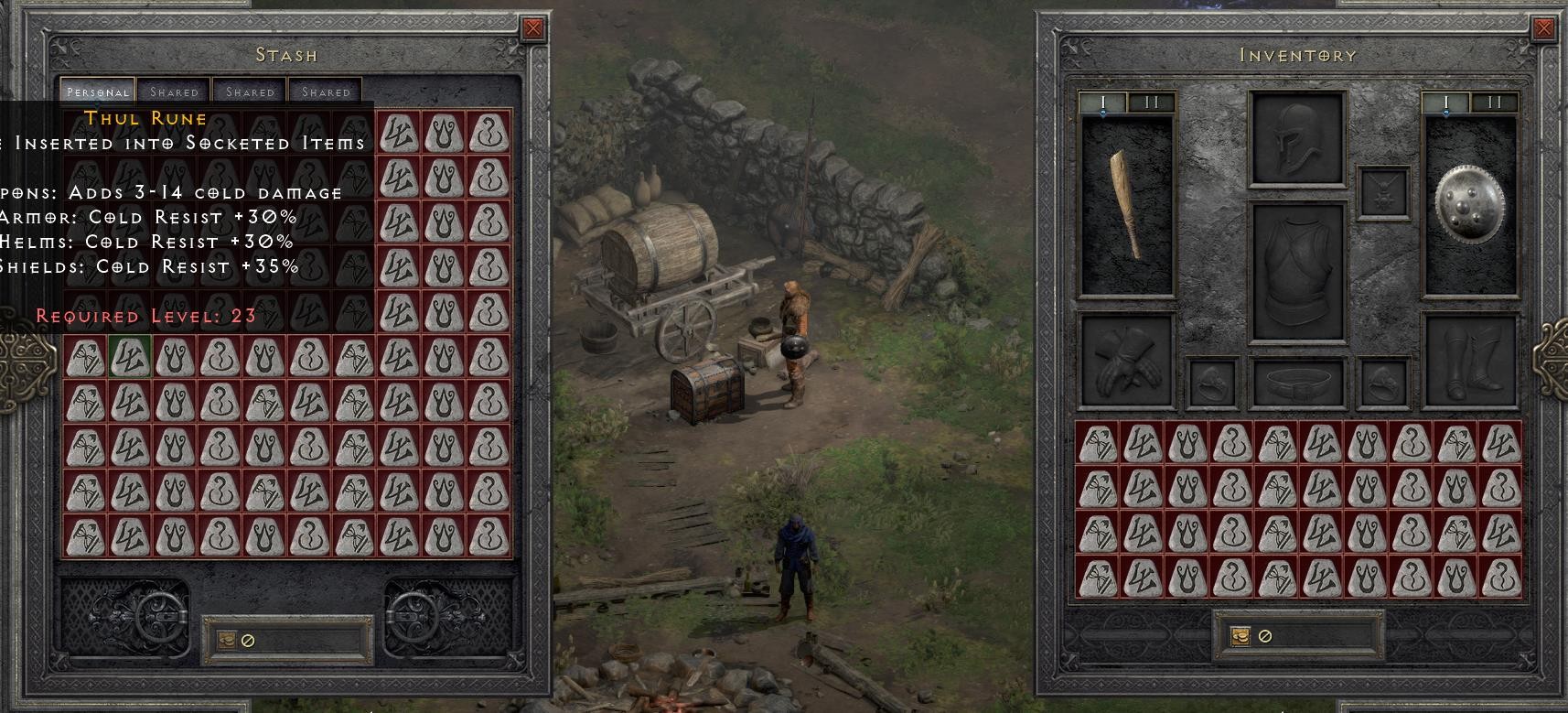Switch to the first Shared stash tab
The image size is (1568, 713).
click(173, 92)
